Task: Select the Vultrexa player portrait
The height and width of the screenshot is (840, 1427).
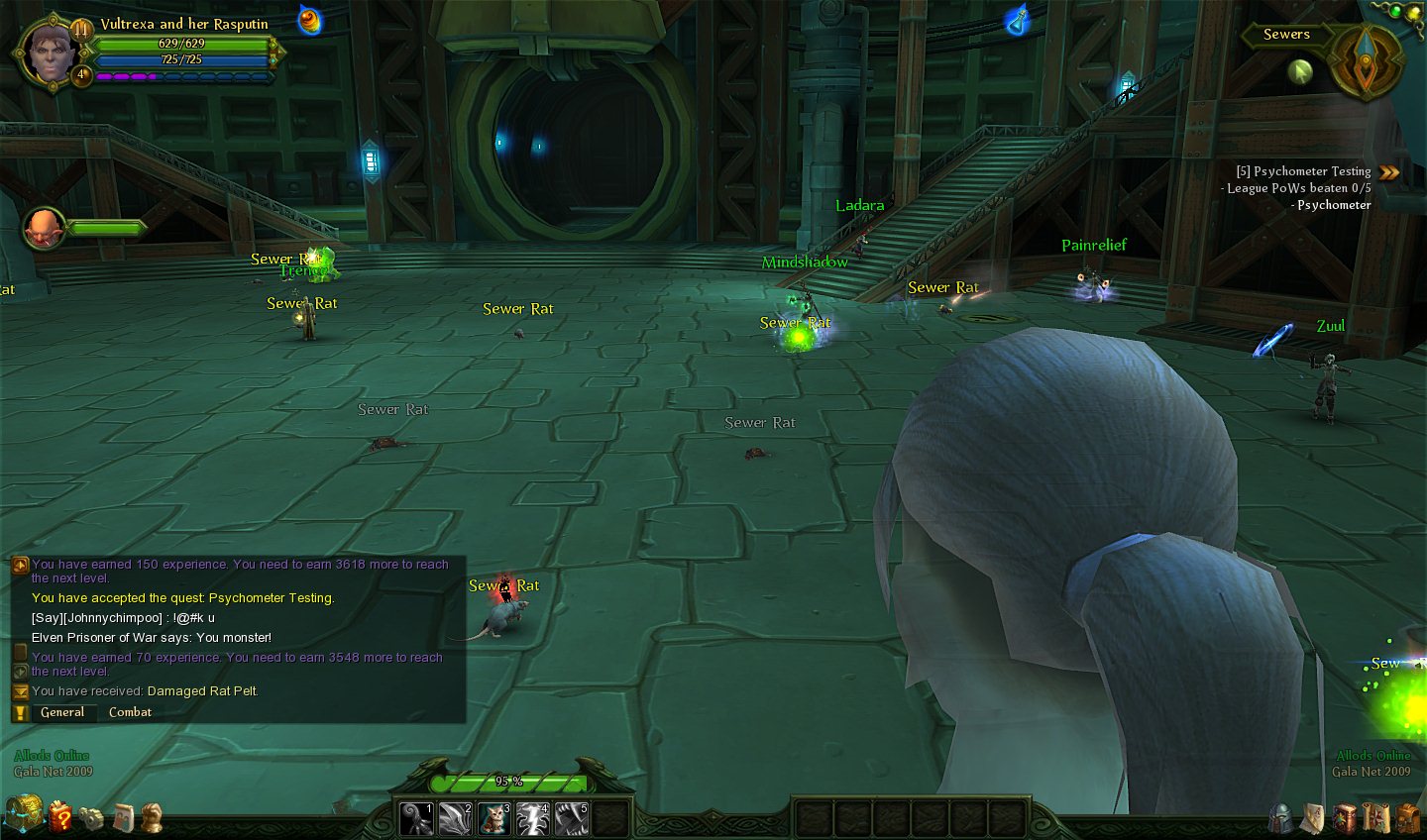Action: [50, 52]
